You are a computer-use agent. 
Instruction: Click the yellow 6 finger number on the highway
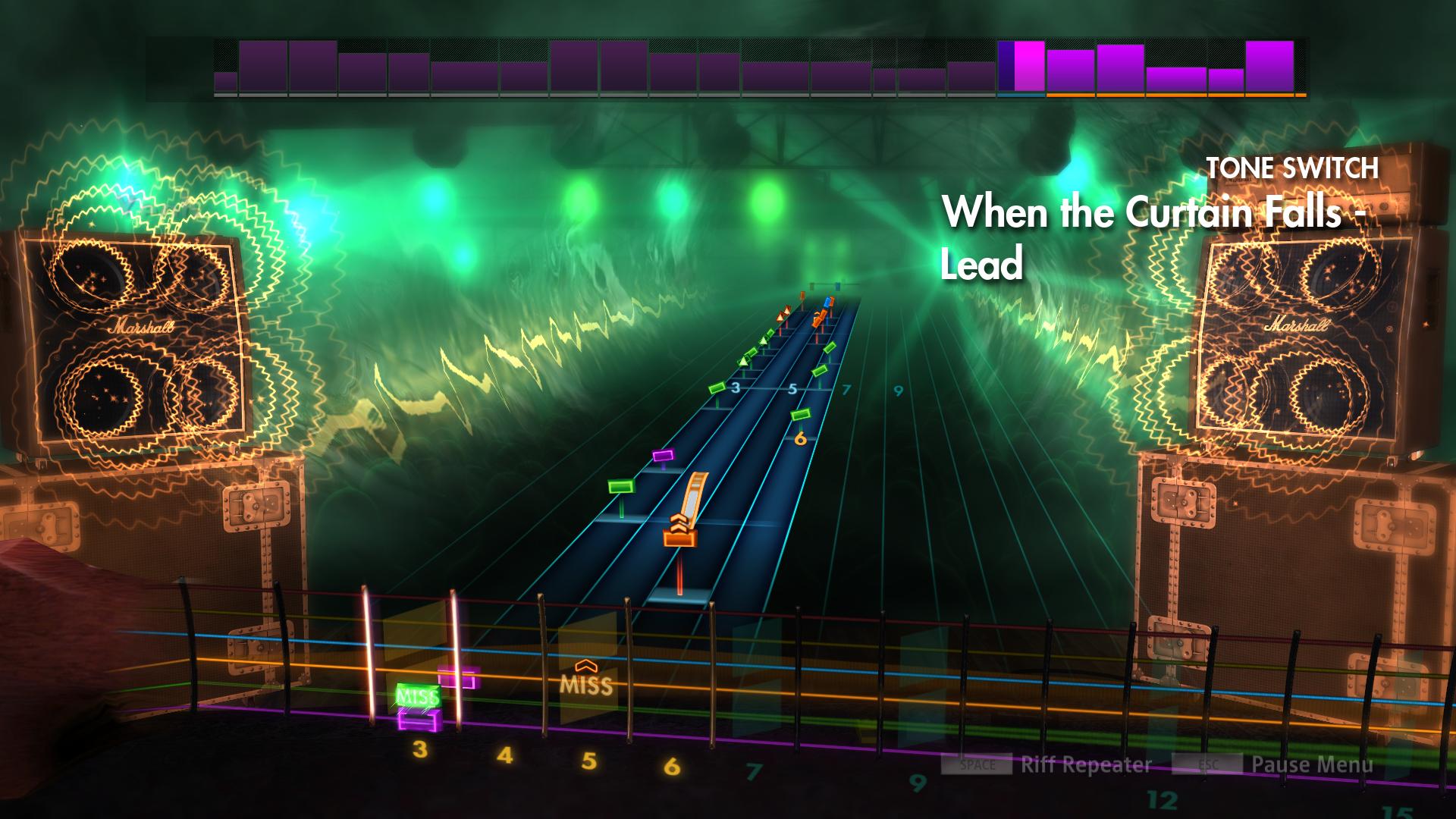click(799, 438)
